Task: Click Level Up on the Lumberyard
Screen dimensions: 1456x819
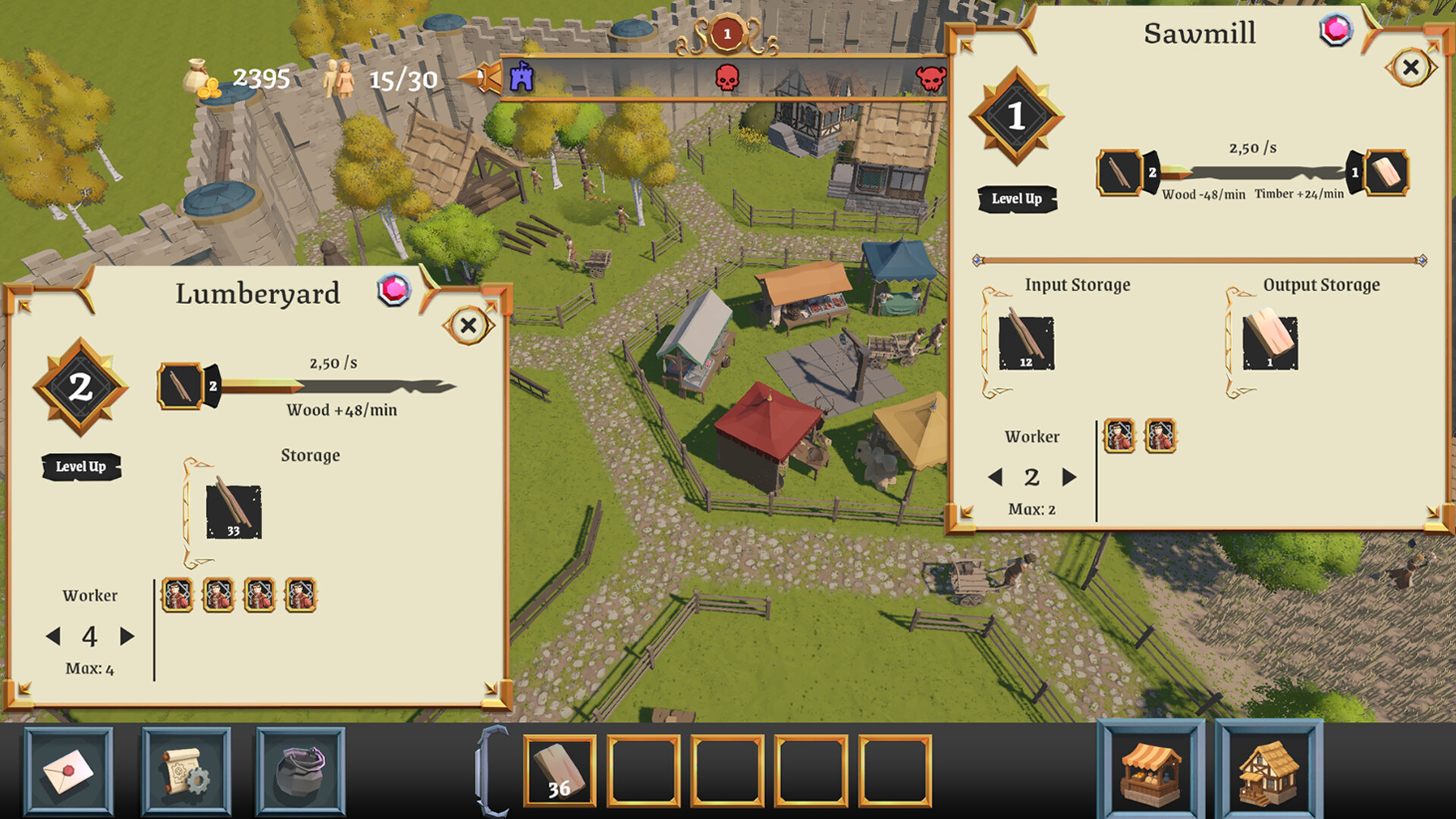Action: pyautogui.click(x=82, y=467)
